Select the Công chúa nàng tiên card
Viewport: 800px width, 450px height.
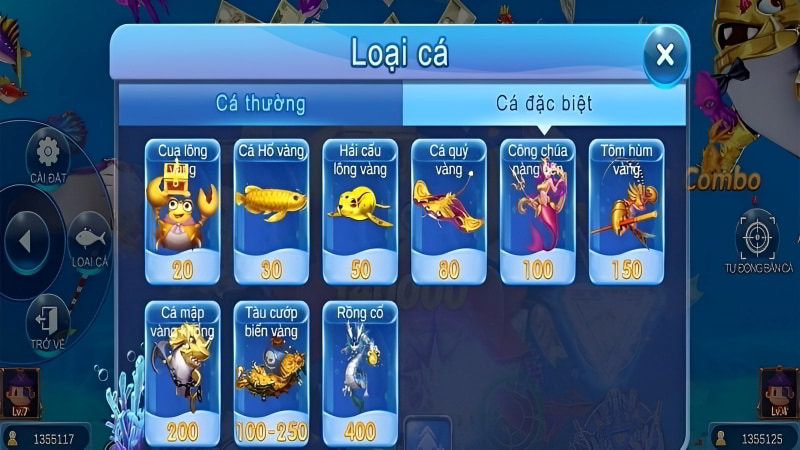click(537, 211)
